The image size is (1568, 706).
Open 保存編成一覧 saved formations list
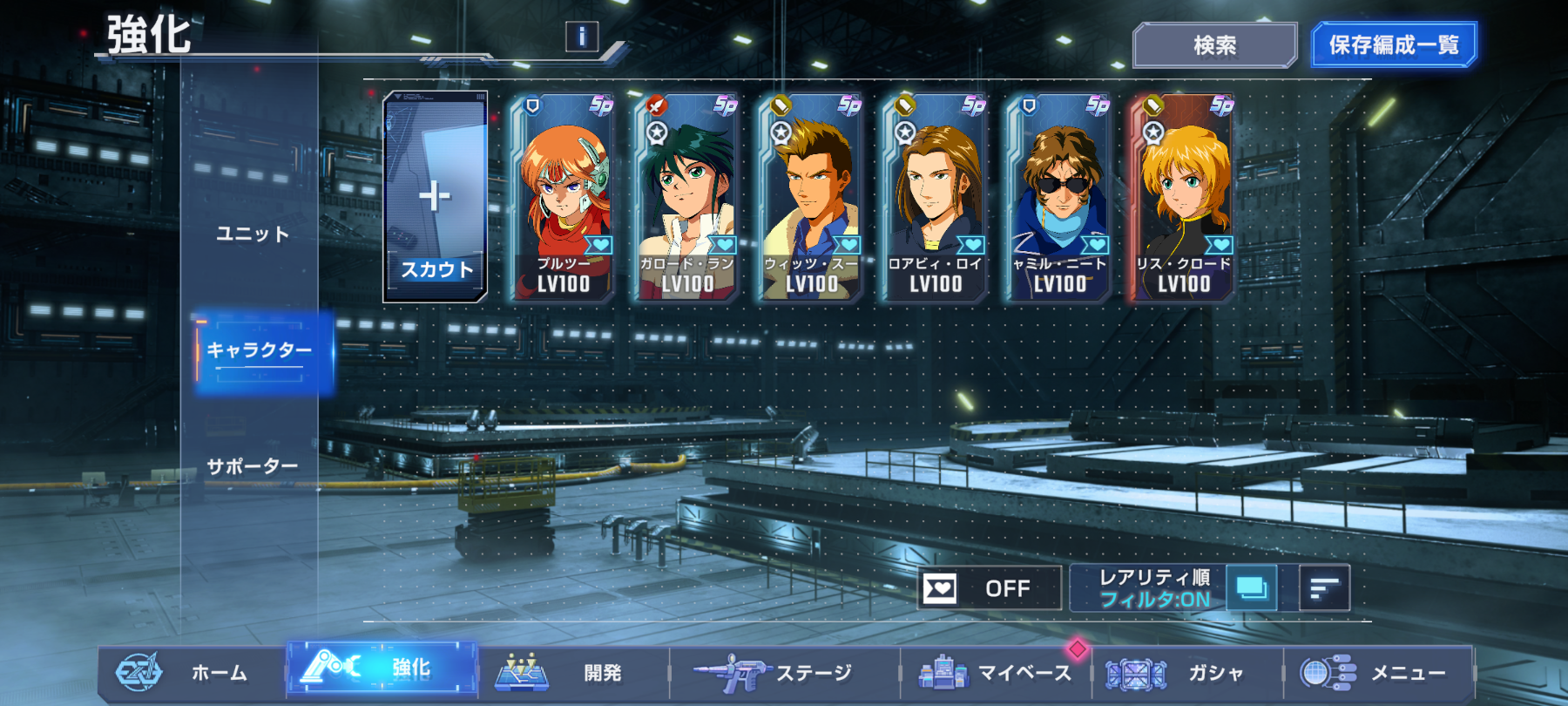[x=1394, y=45]
